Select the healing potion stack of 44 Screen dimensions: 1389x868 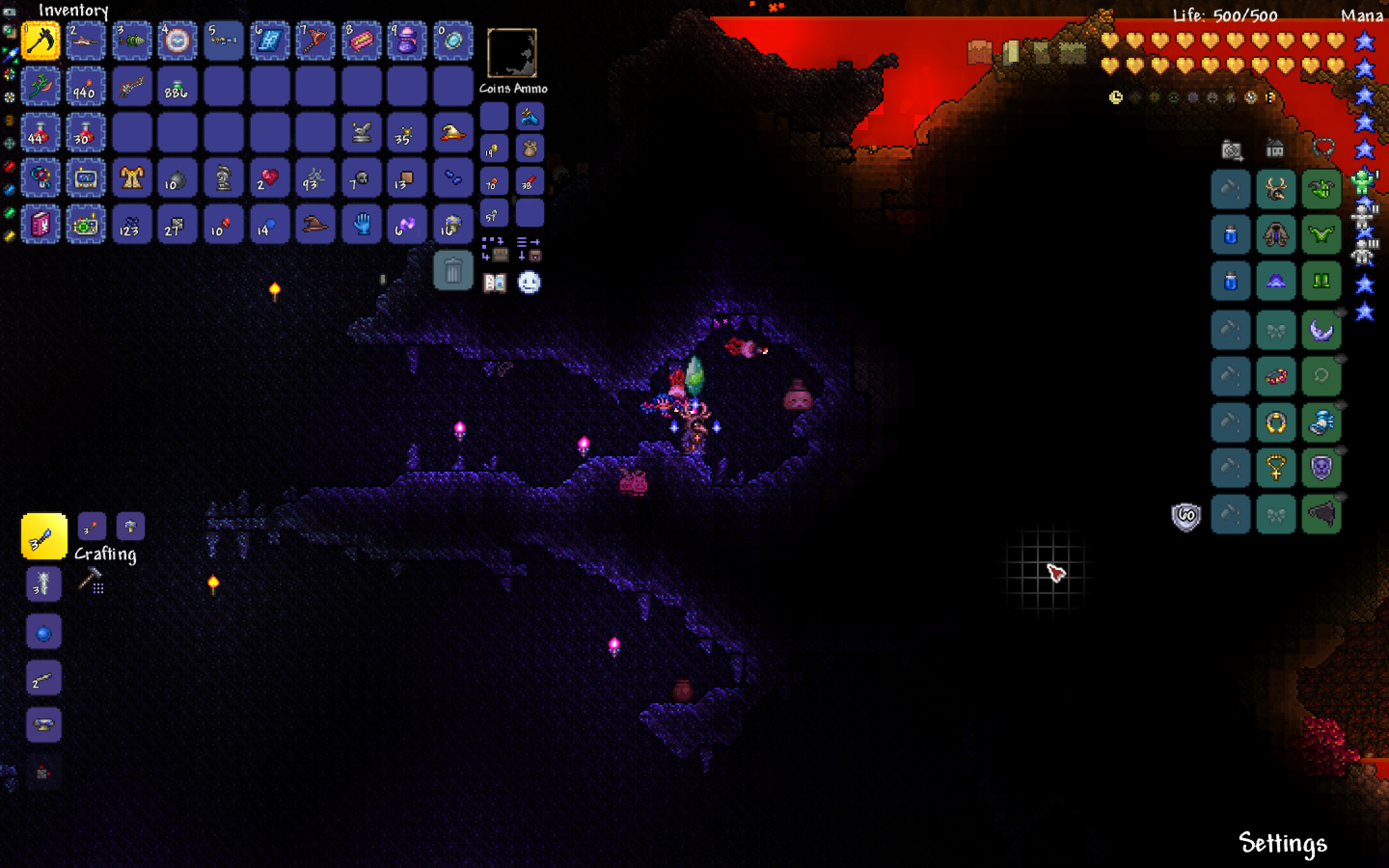(x=40, y=133)
